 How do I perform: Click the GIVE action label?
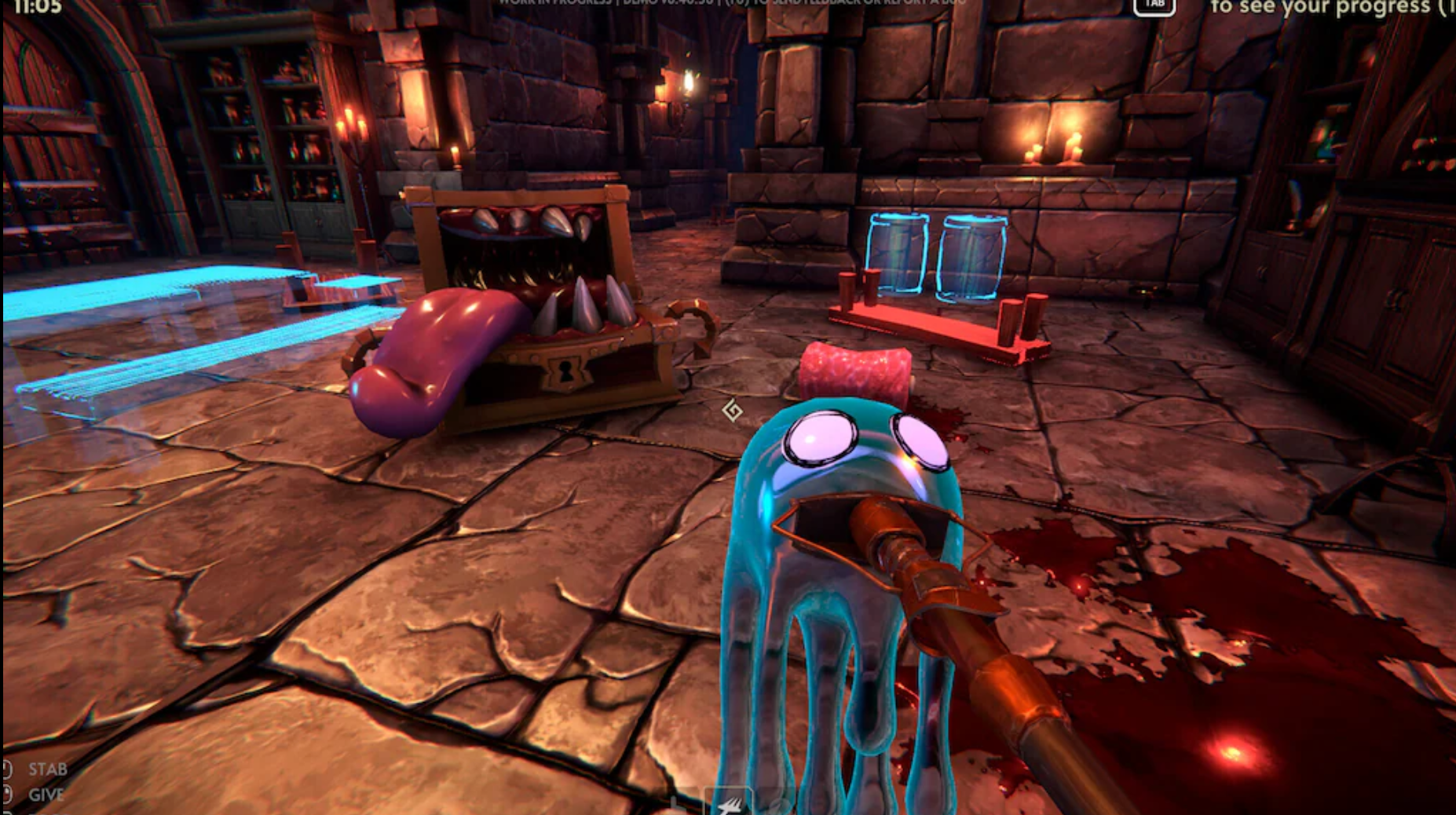(x=47, y=795)
